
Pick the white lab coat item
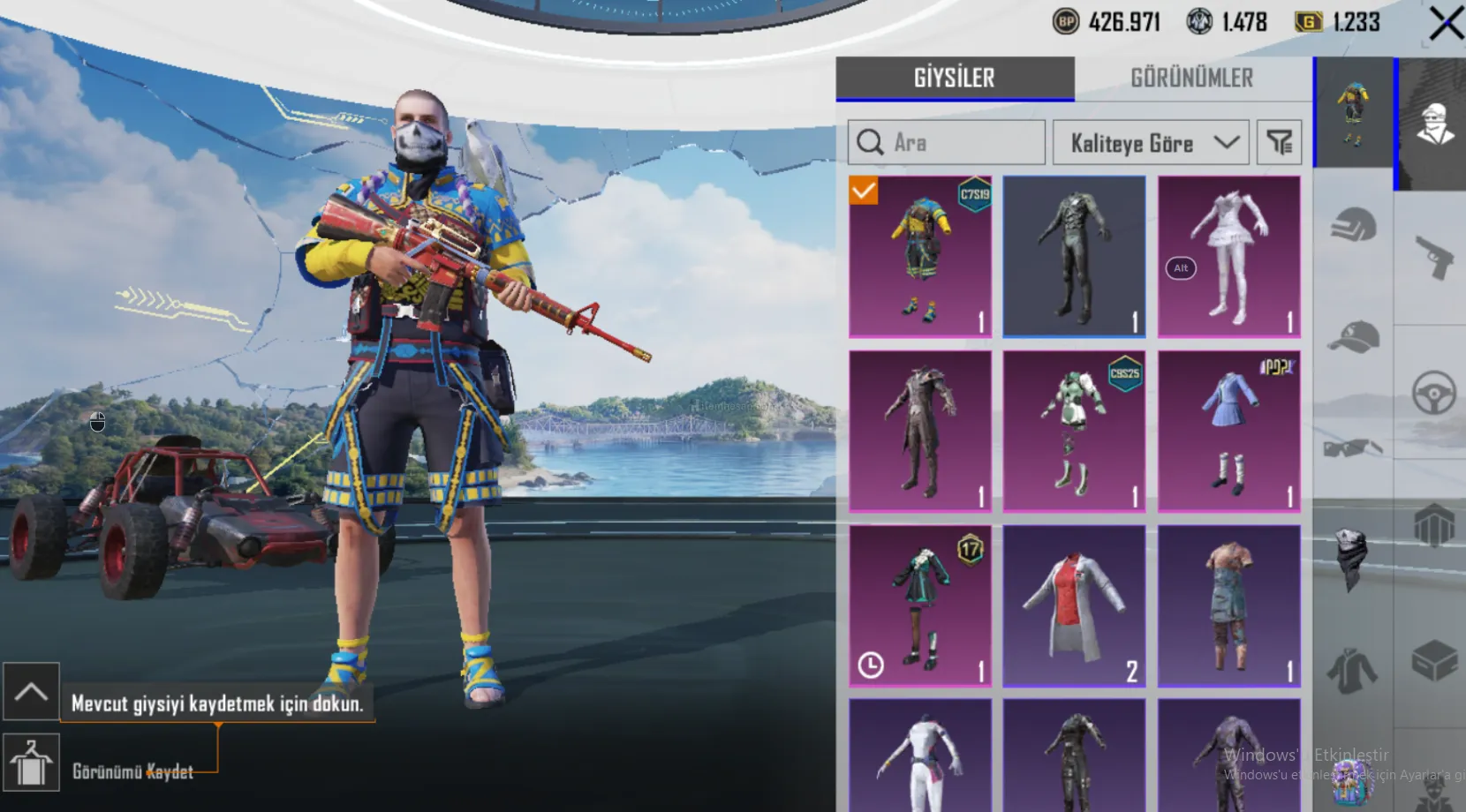[1074, 605]
